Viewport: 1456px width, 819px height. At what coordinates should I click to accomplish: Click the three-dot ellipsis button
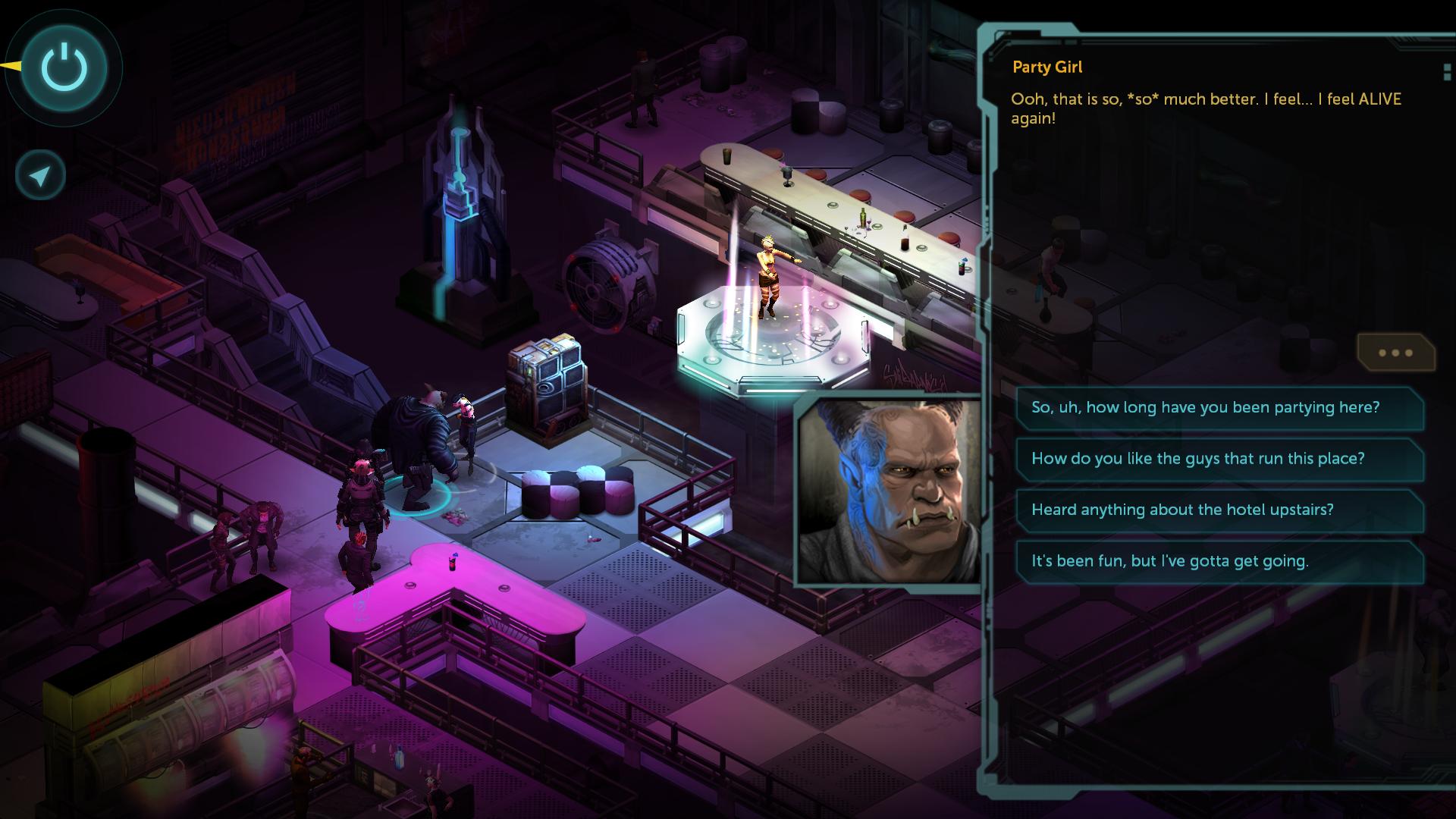tap(1395, 353)
